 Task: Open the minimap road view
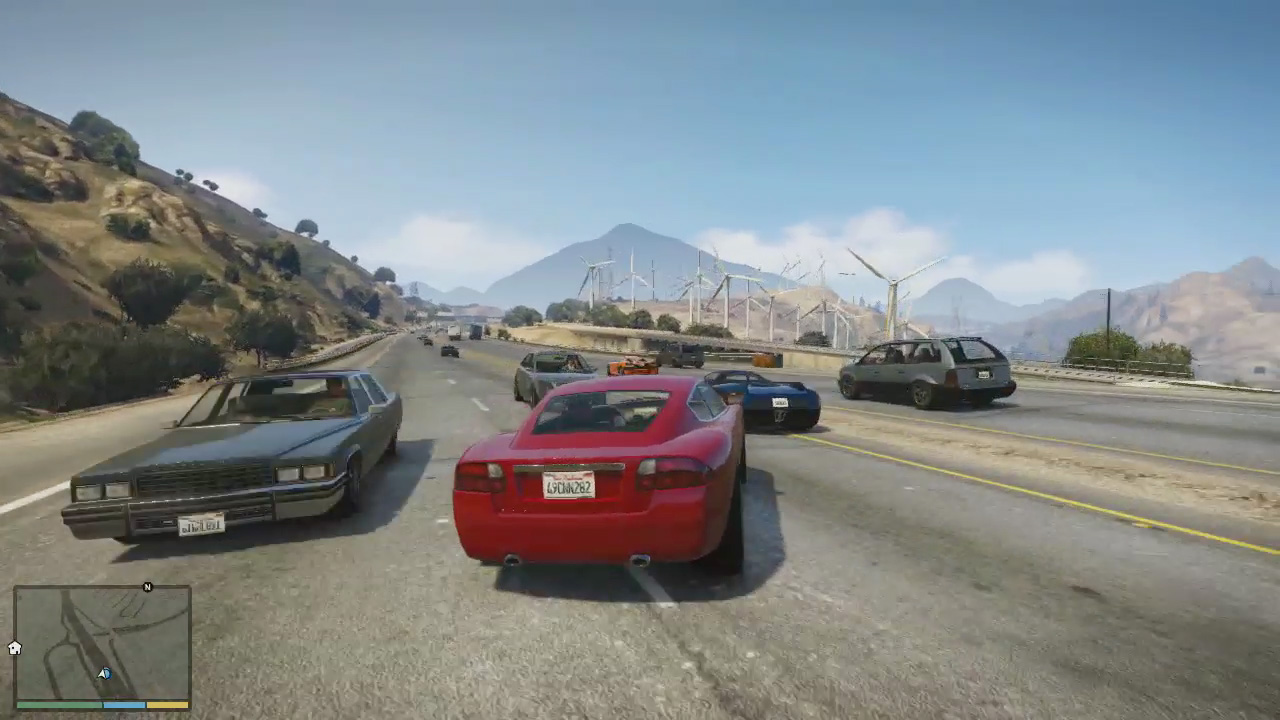click(x=102, y=642)
